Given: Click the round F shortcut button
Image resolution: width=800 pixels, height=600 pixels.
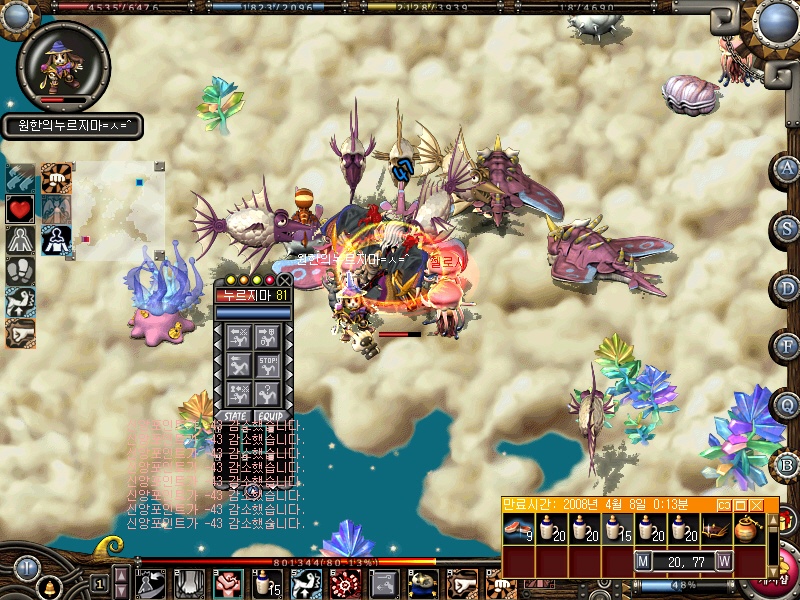Looking at the screenshot, I should point(786,347).
